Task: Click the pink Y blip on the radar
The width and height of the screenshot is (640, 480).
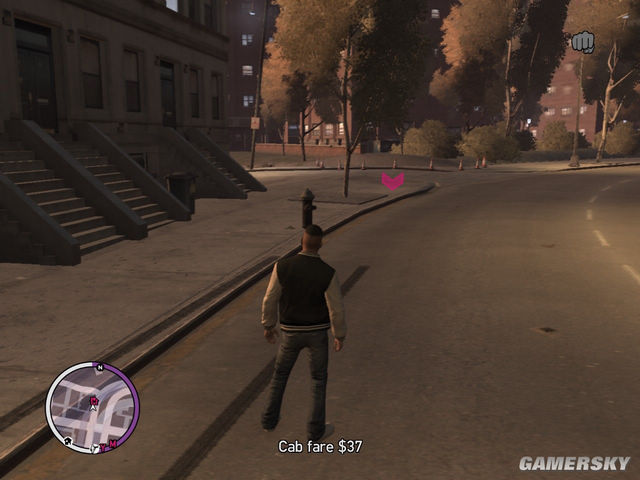Action: pyautogui.click(x=102, y=447)
